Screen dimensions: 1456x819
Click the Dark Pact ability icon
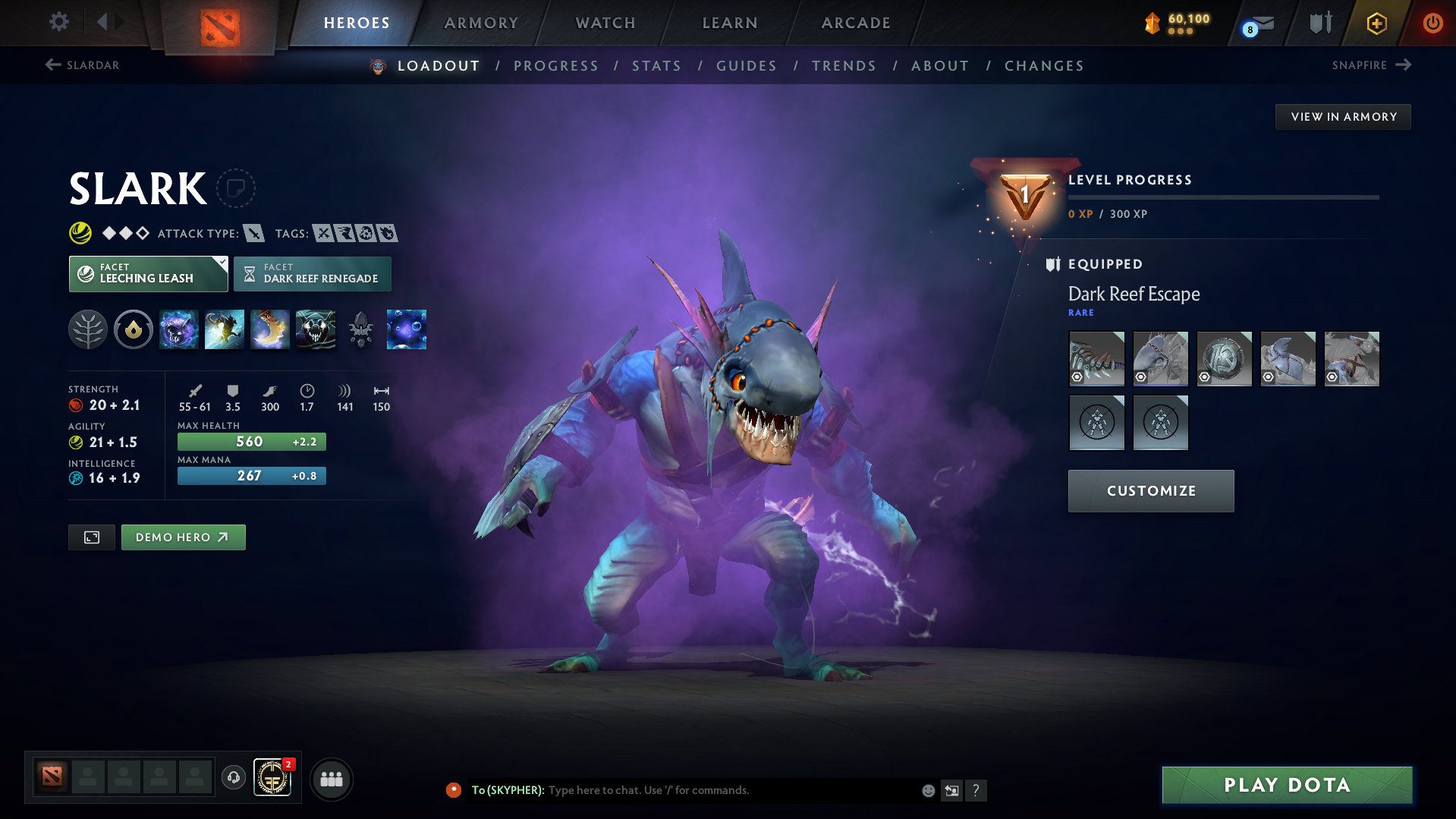coord(179,329)
